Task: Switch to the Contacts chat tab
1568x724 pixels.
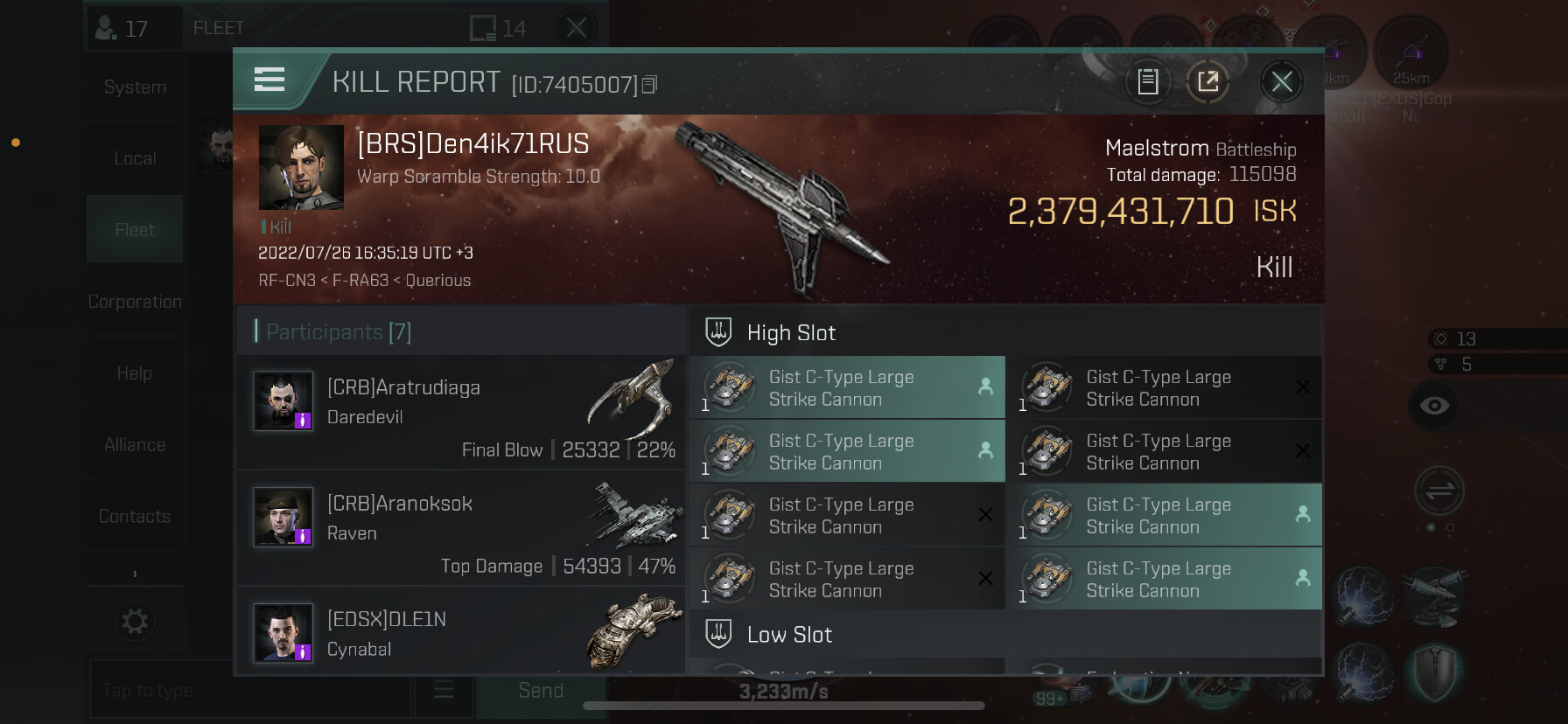Action: (x=135, y=517)
